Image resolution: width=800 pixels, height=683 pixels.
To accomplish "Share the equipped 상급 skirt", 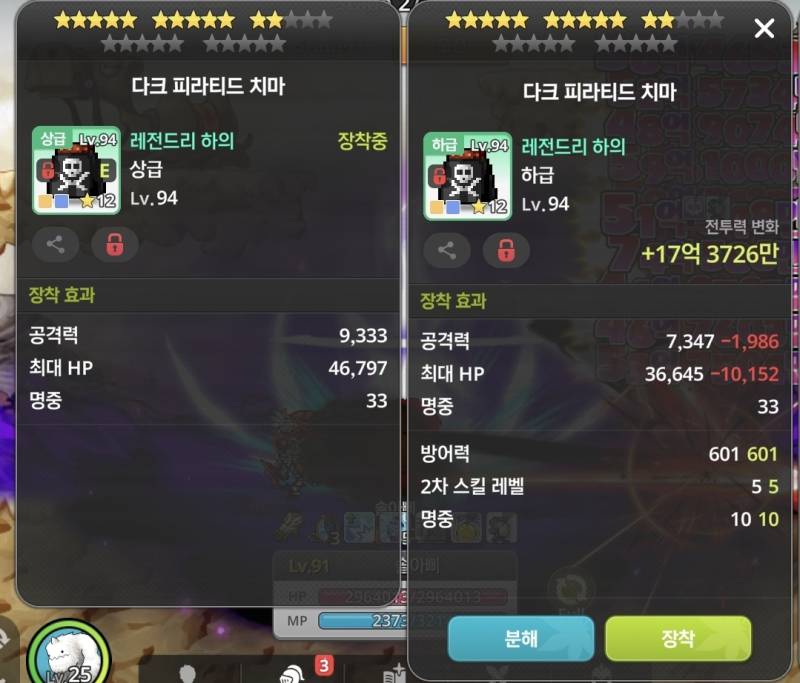I will [56, 243].
